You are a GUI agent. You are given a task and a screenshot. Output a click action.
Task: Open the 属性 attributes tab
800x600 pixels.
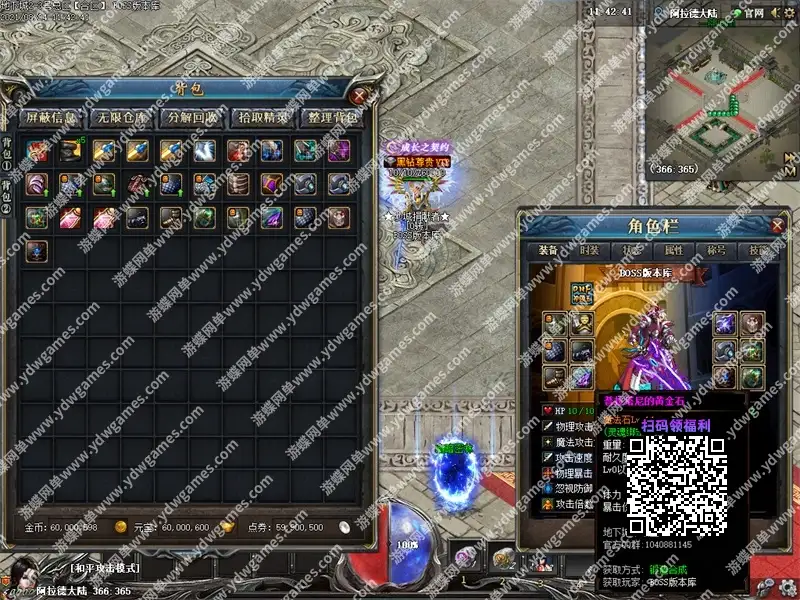coord(674,251)
